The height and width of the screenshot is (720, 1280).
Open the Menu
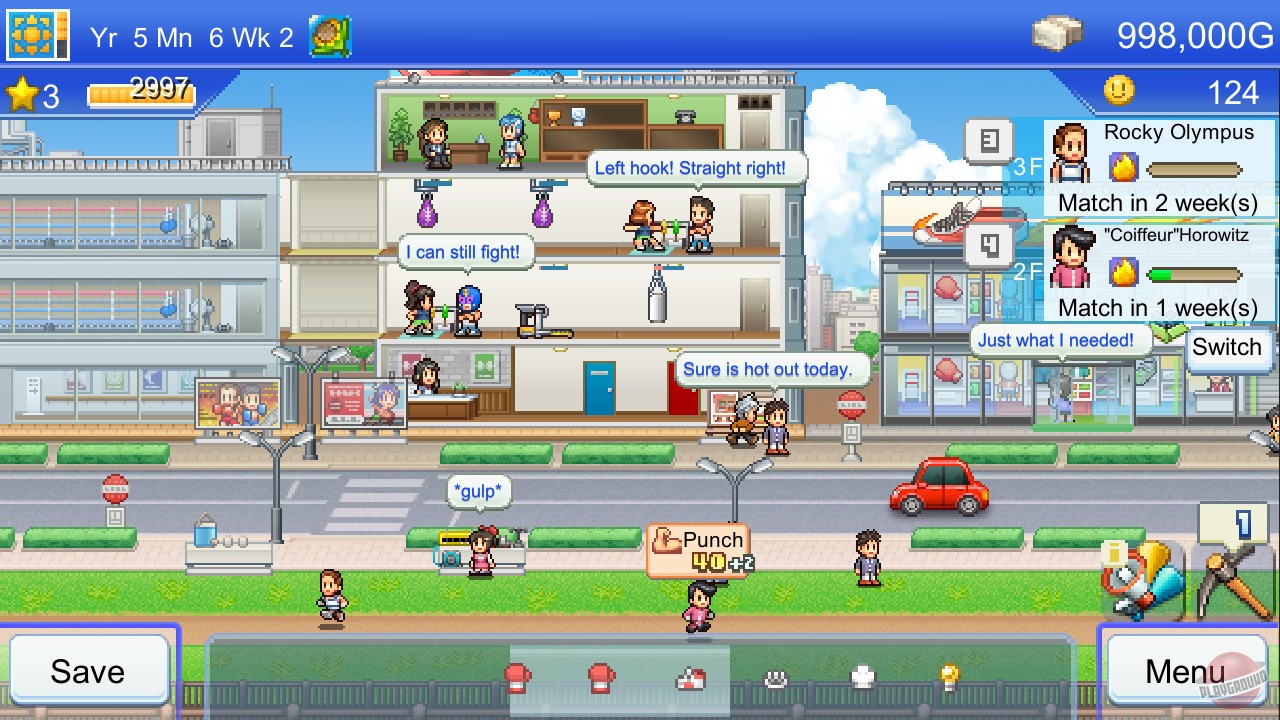pos(1185,672)
